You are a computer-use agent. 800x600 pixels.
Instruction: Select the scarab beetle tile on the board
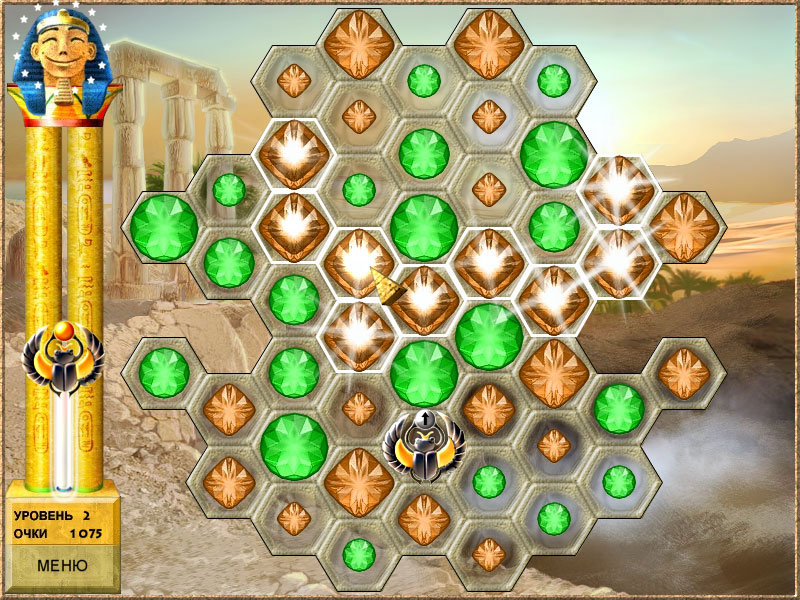[x=424, y=445]
